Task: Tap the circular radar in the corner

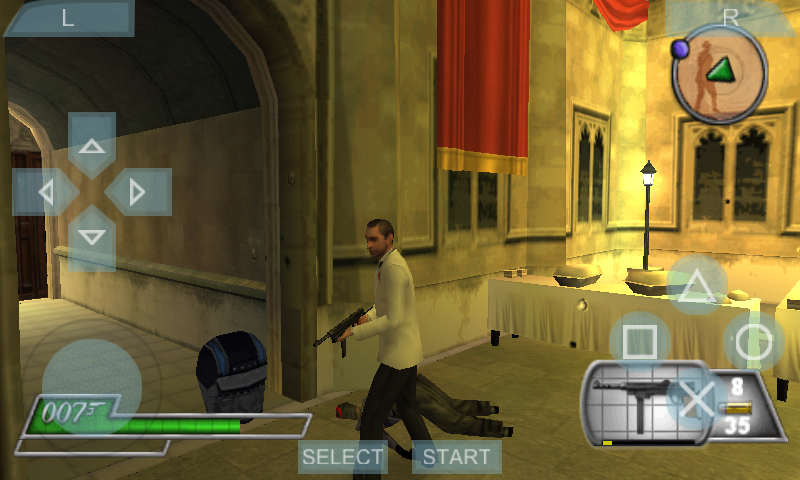Action: coord(719,71)
